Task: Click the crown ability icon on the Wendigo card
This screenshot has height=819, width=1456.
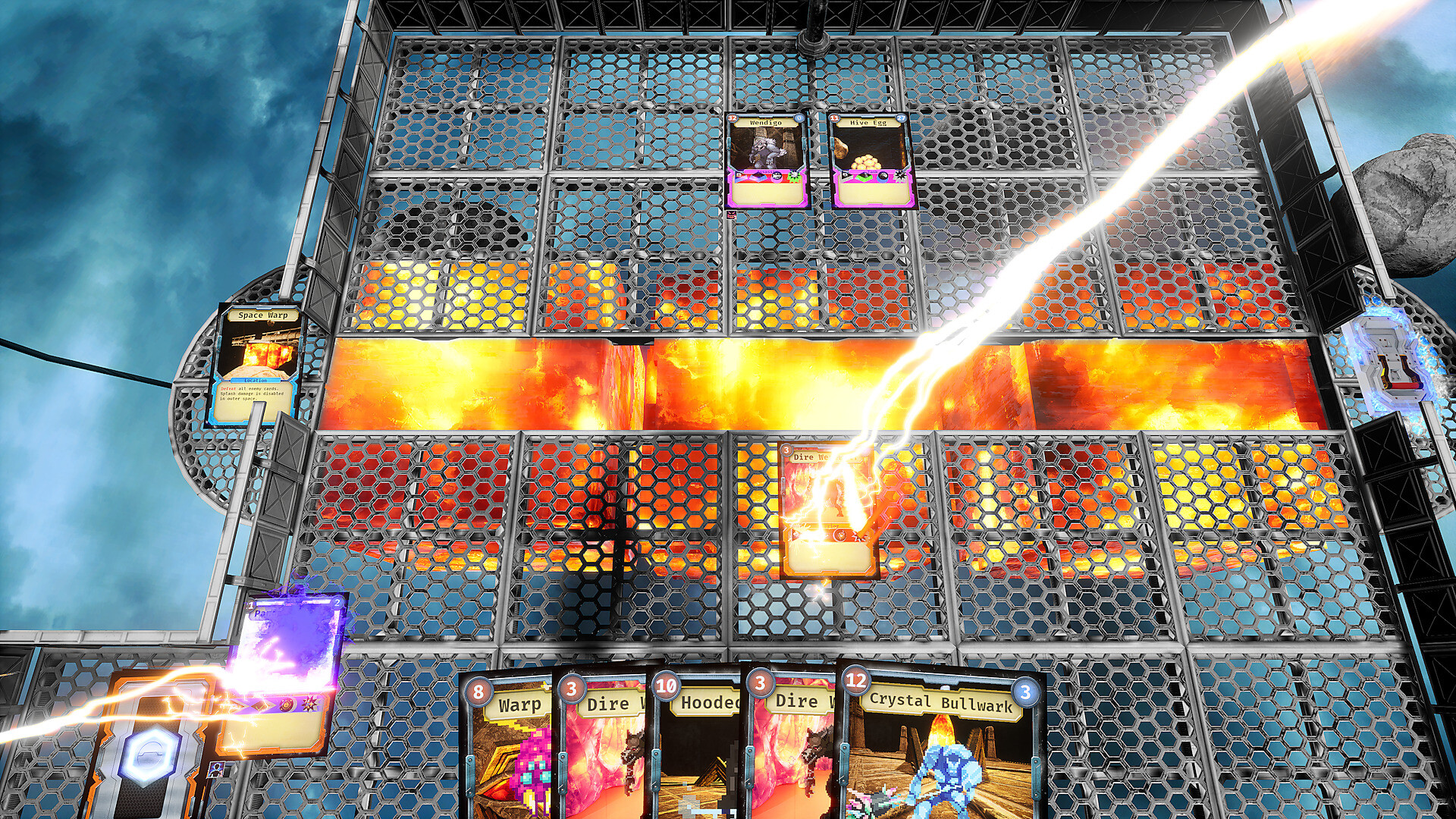Action: click(x=739, y=175)
